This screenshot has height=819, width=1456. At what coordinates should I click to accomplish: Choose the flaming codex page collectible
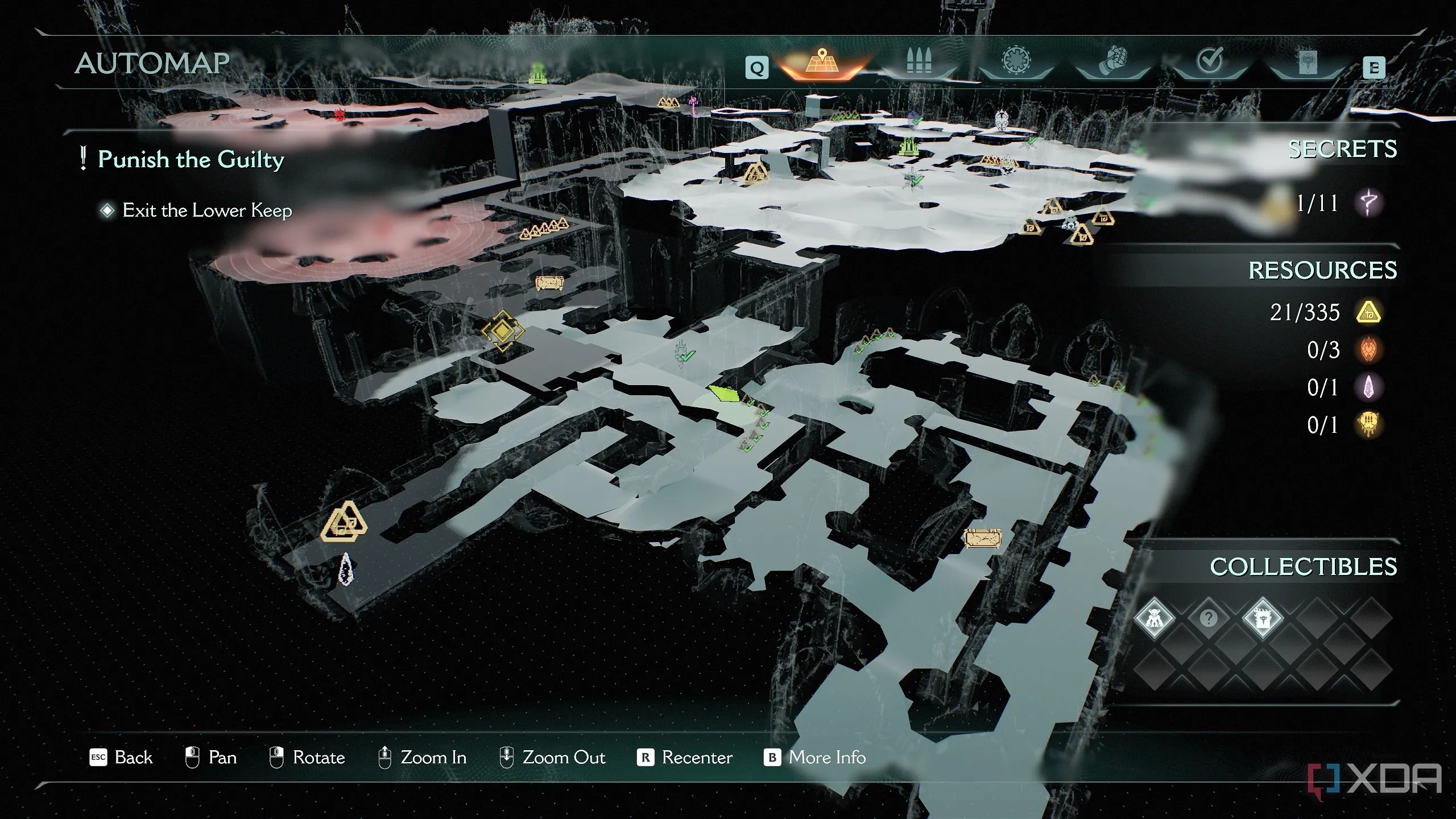click(x=1263, y=618)
